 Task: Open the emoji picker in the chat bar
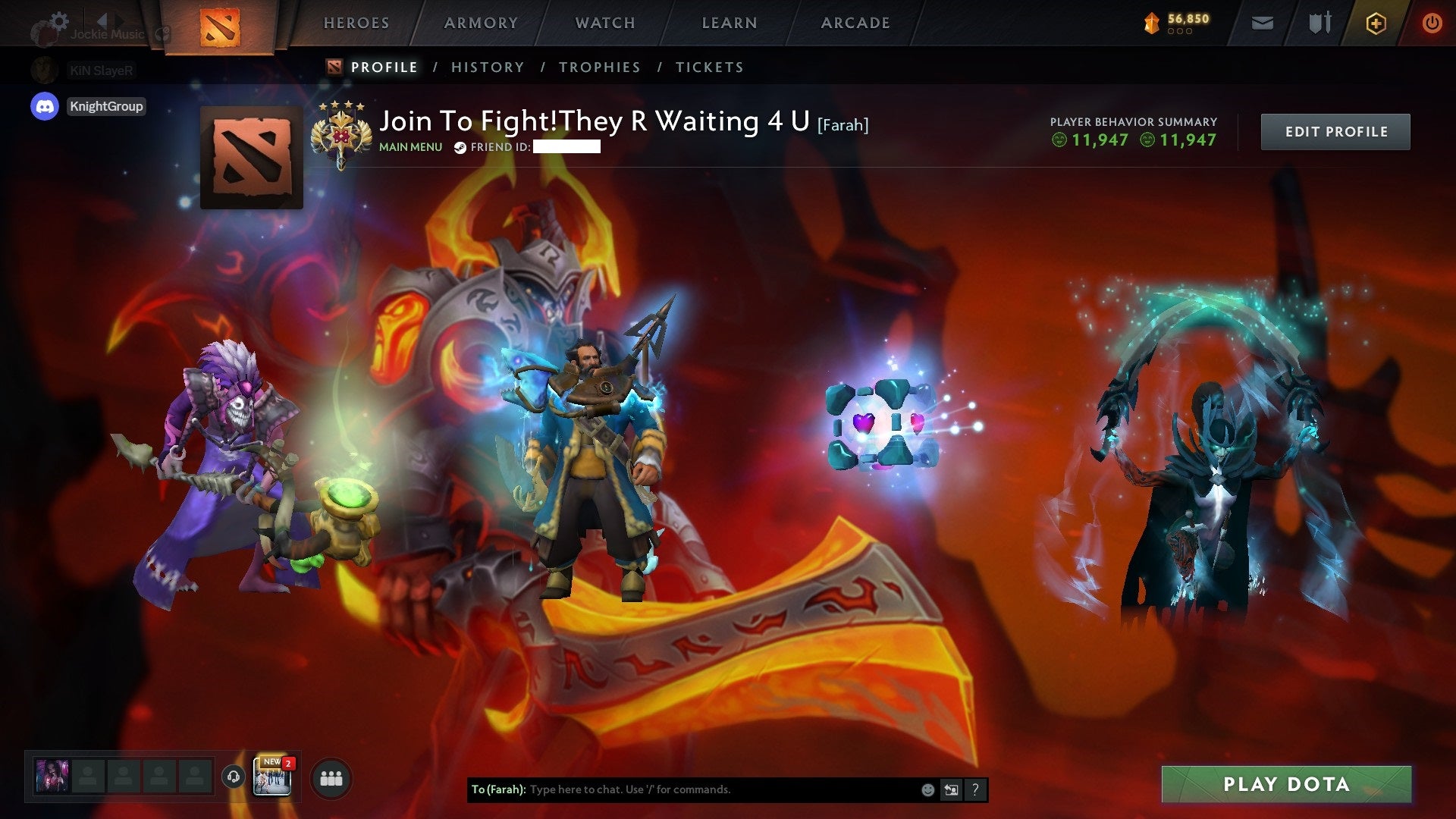click(927, 789)
